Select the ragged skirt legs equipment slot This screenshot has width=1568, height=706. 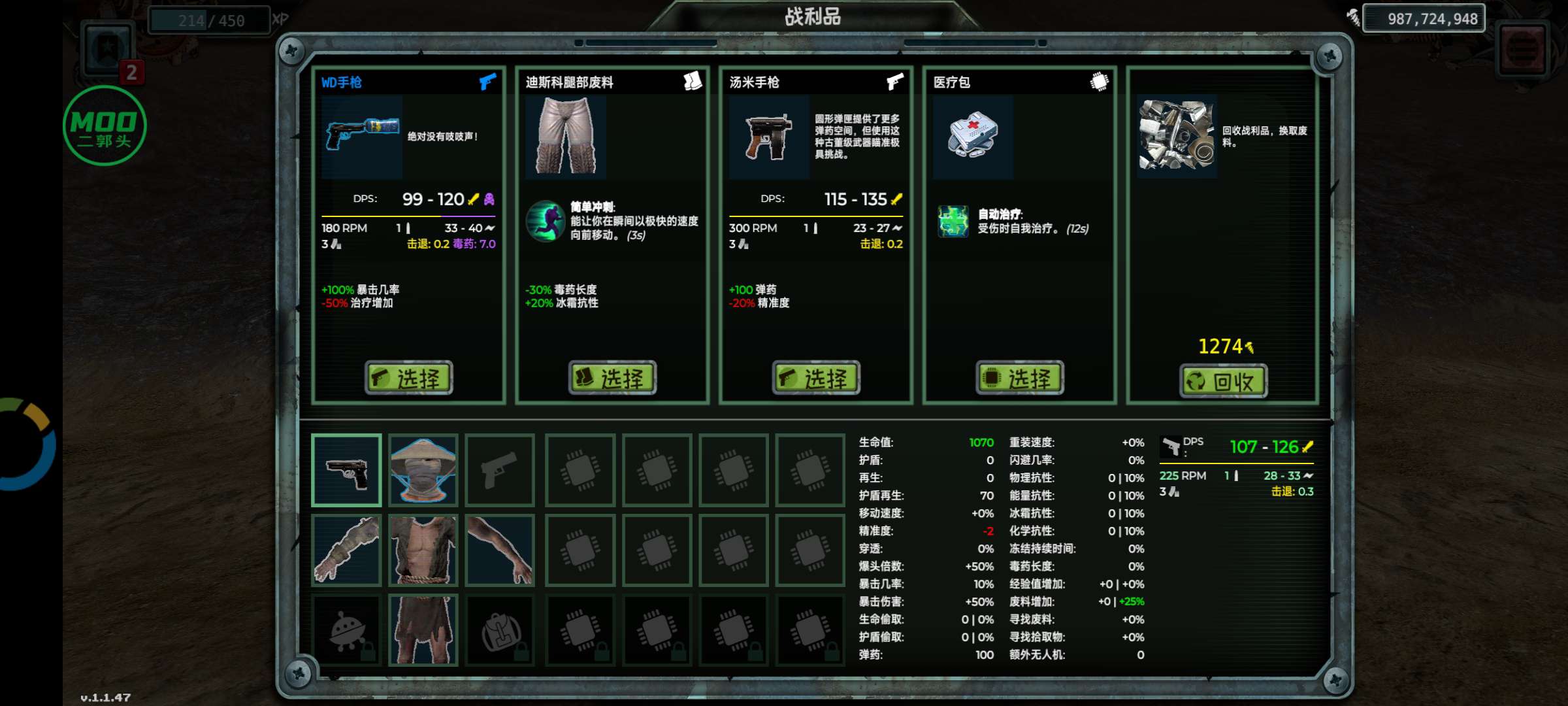coord(423,630)
